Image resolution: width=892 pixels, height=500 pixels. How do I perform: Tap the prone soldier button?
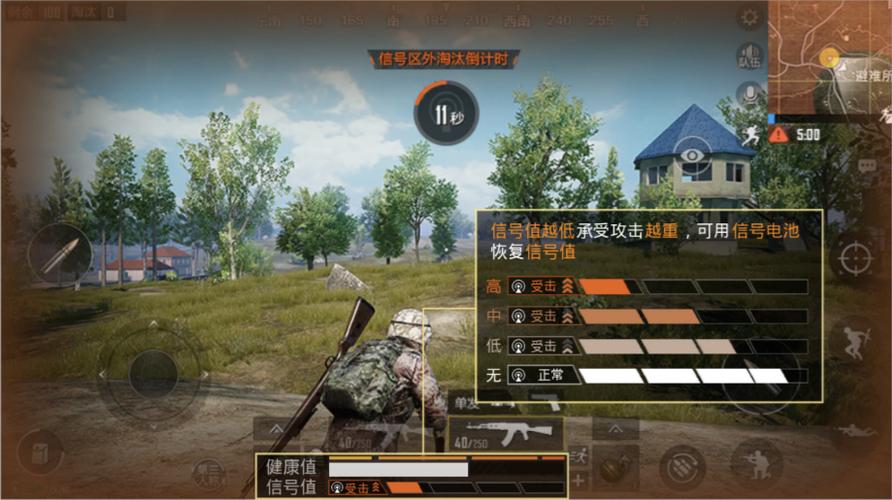tap(856, 433)
